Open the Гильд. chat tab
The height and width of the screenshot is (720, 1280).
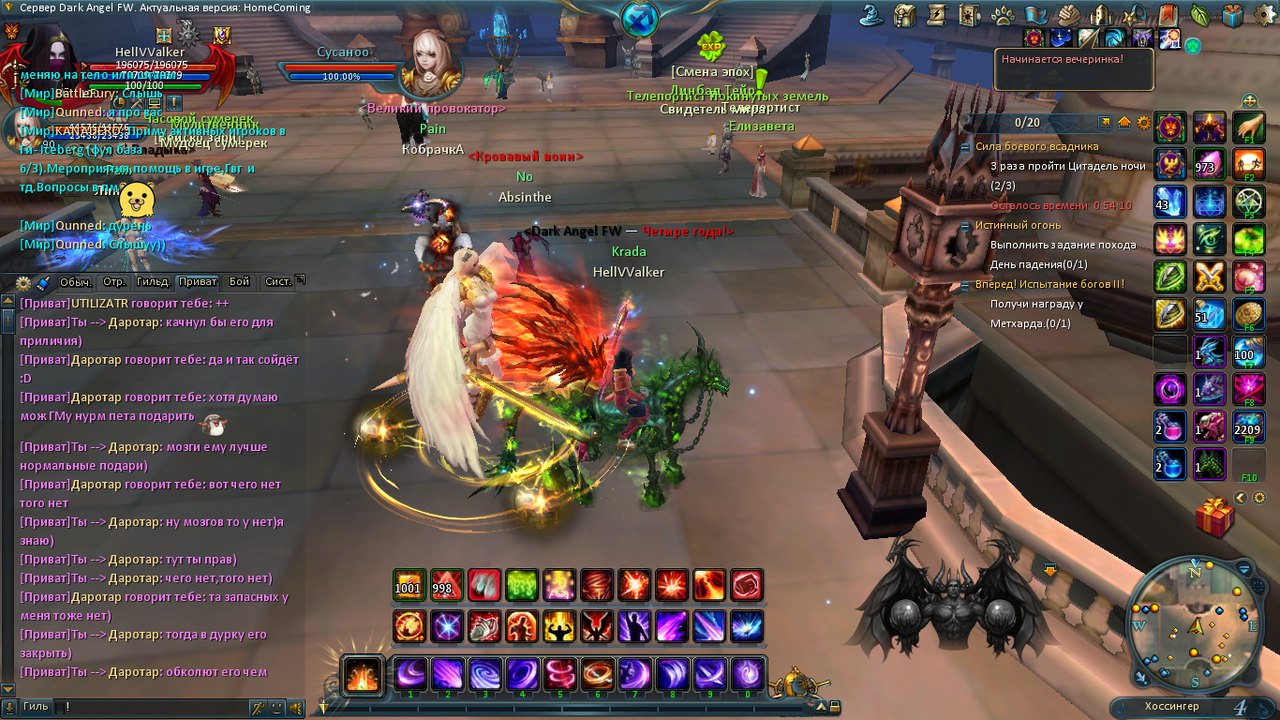pos(153,282)
